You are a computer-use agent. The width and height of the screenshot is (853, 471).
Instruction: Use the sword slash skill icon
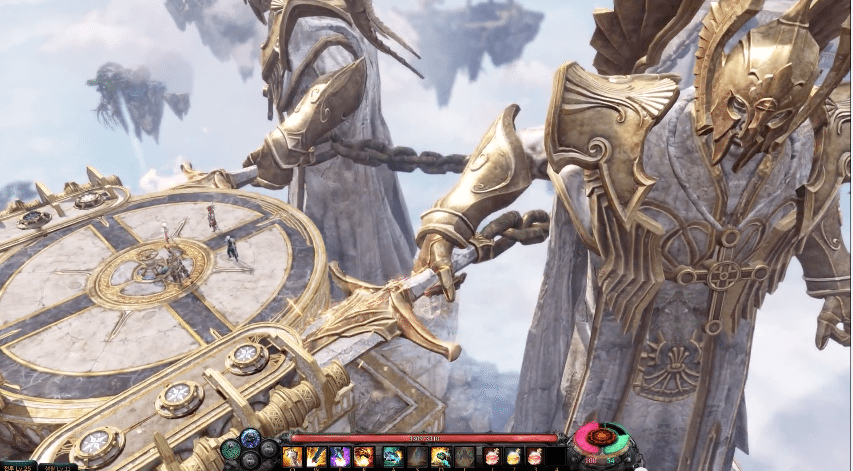[x=316, y=457]
